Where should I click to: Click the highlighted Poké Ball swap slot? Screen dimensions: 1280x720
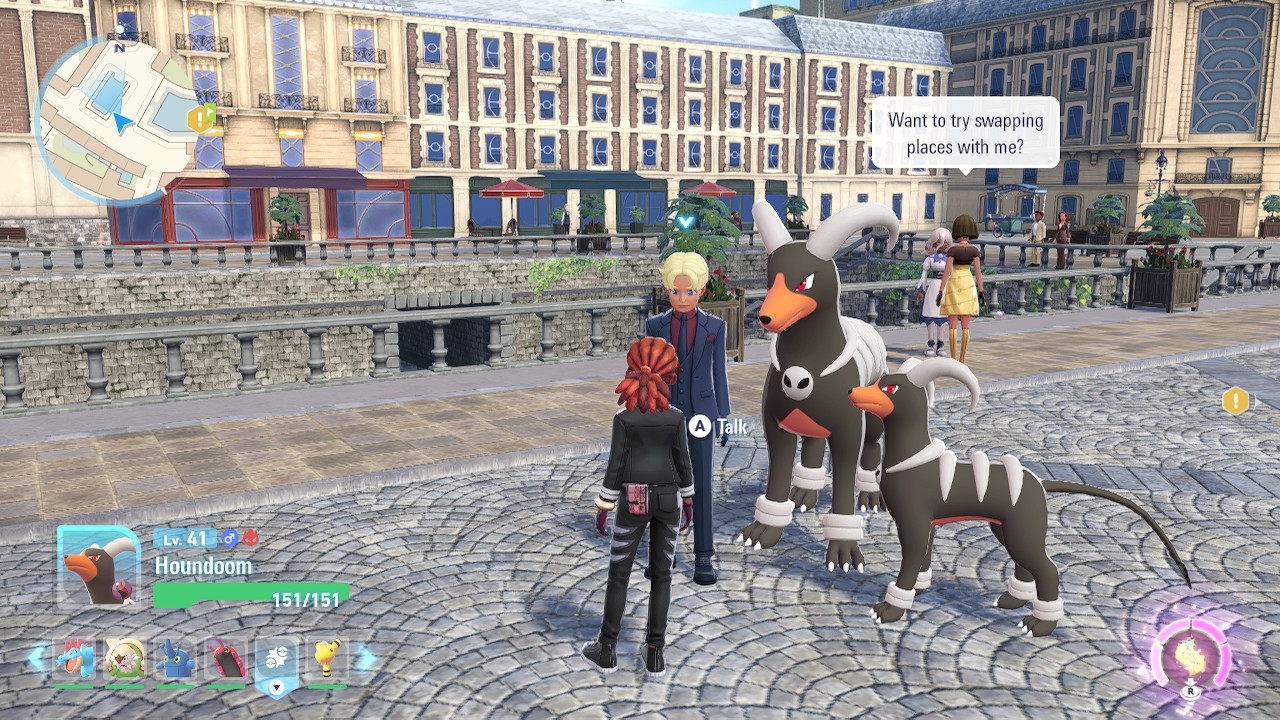tap(277, 661)
